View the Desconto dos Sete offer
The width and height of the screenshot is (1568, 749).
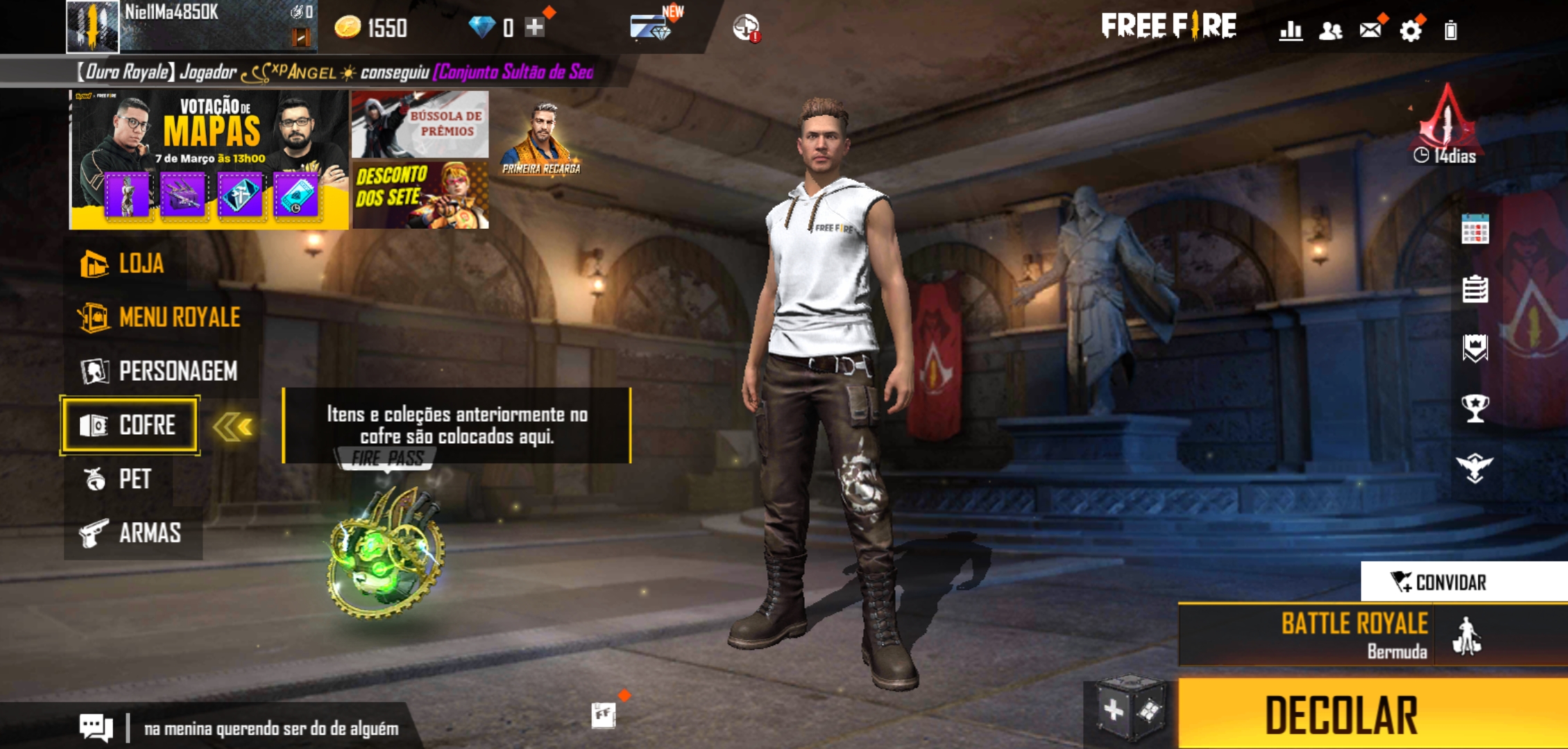420,196
